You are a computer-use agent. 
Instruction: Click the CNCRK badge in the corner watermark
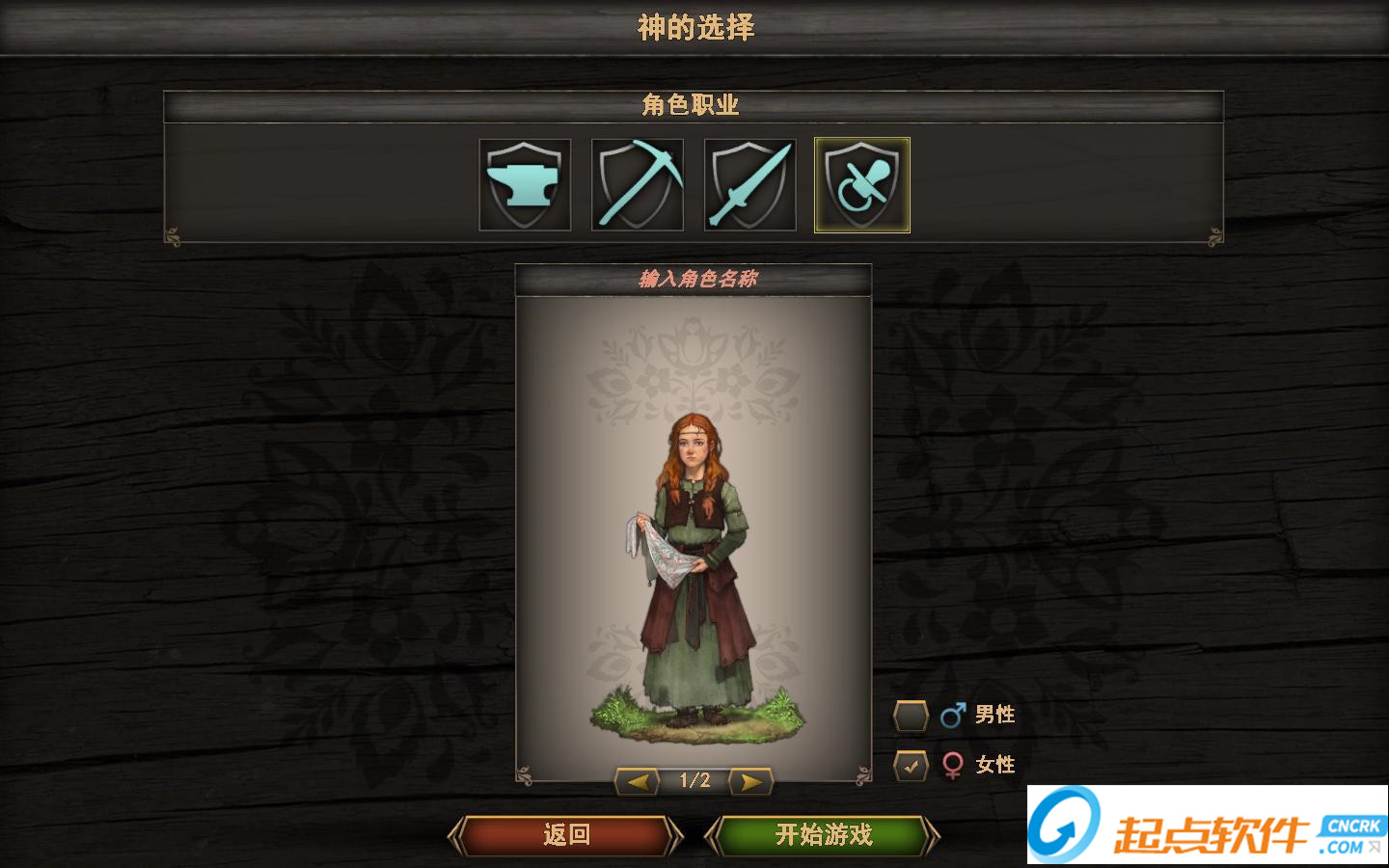[x=1345, y=825]
